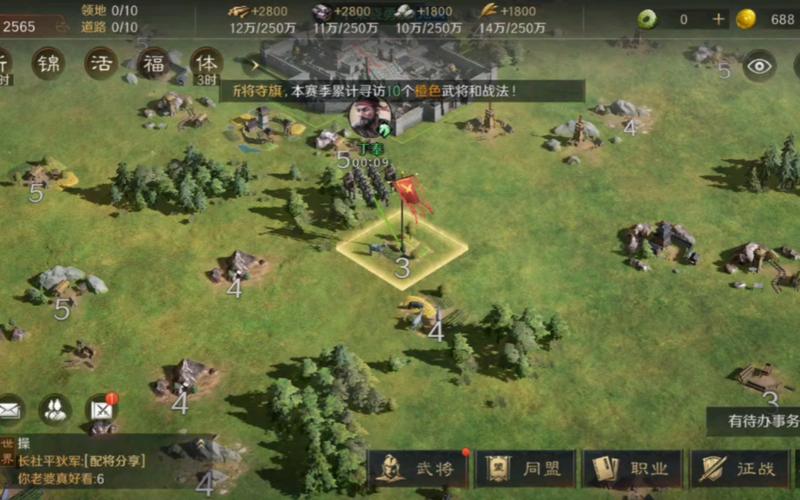The width and height of the screenshot is (800, 500).
Task: Open the group members icon
Action: point(54,408)
